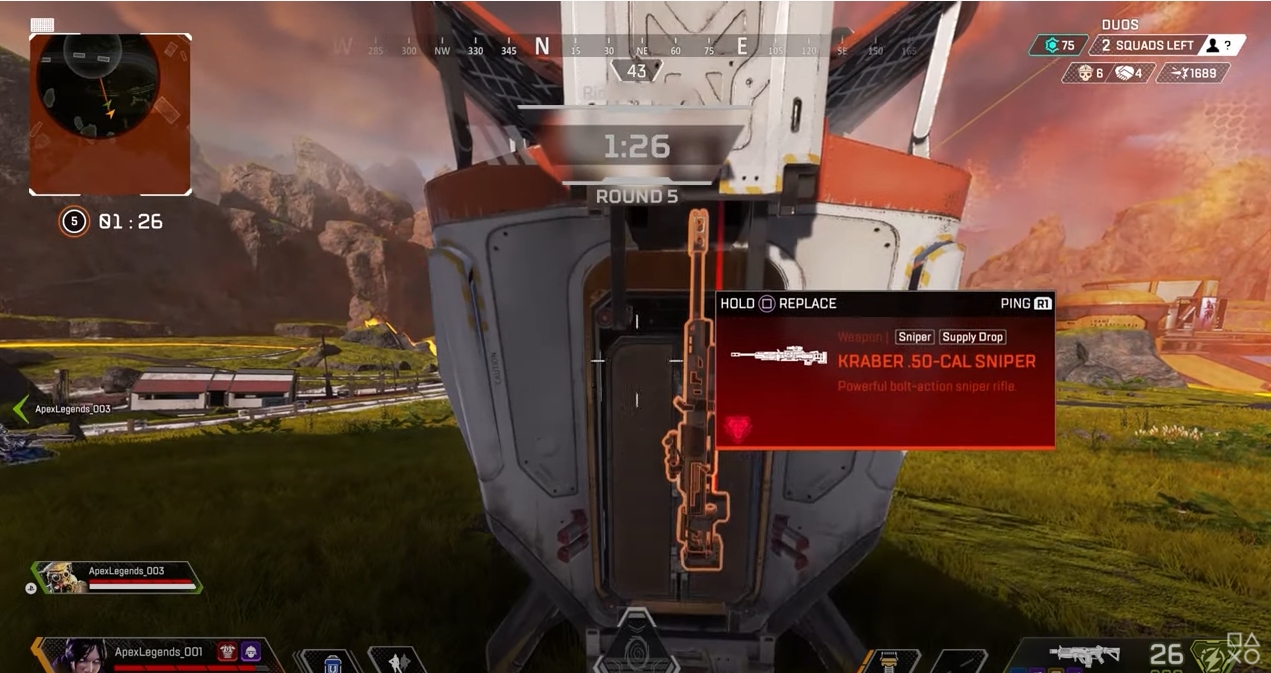Screen dimensions: 1271x673
Task: Click the purple helmet icon beside ApexLegends_001
Action: [x=250, y=652]
